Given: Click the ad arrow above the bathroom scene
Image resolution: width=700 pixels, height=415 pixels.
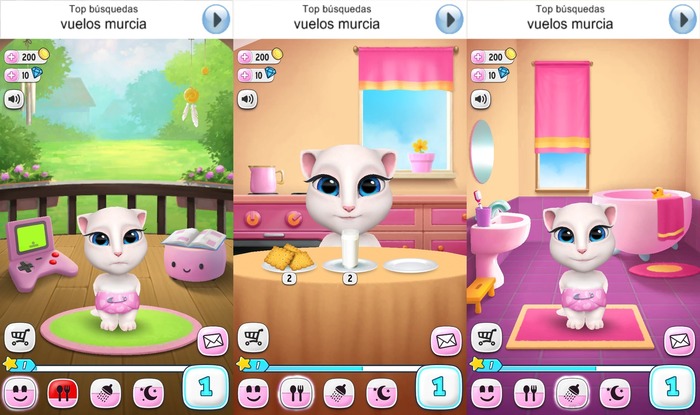Looking at the screenshot, I should click(682, 19).
